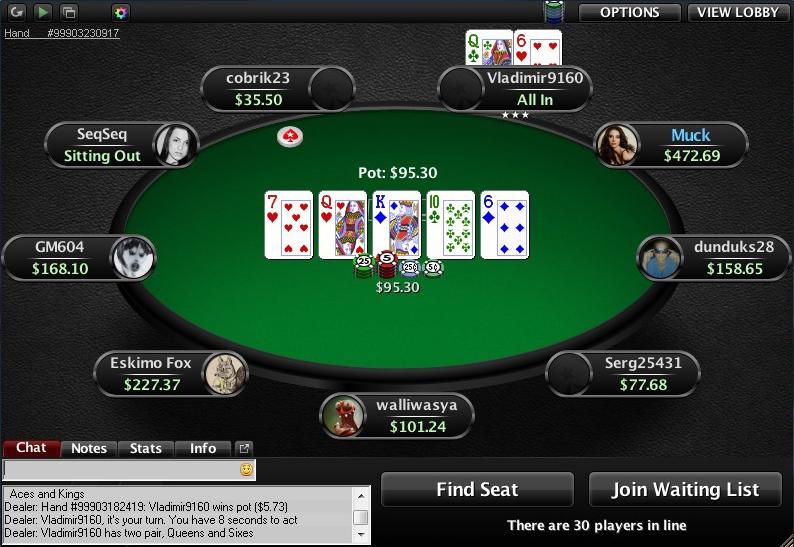Image resolution: width=794 pixels, height=547 pixels.
Task: Click the circular arrow refresh icon
Action: coord(17,12)
